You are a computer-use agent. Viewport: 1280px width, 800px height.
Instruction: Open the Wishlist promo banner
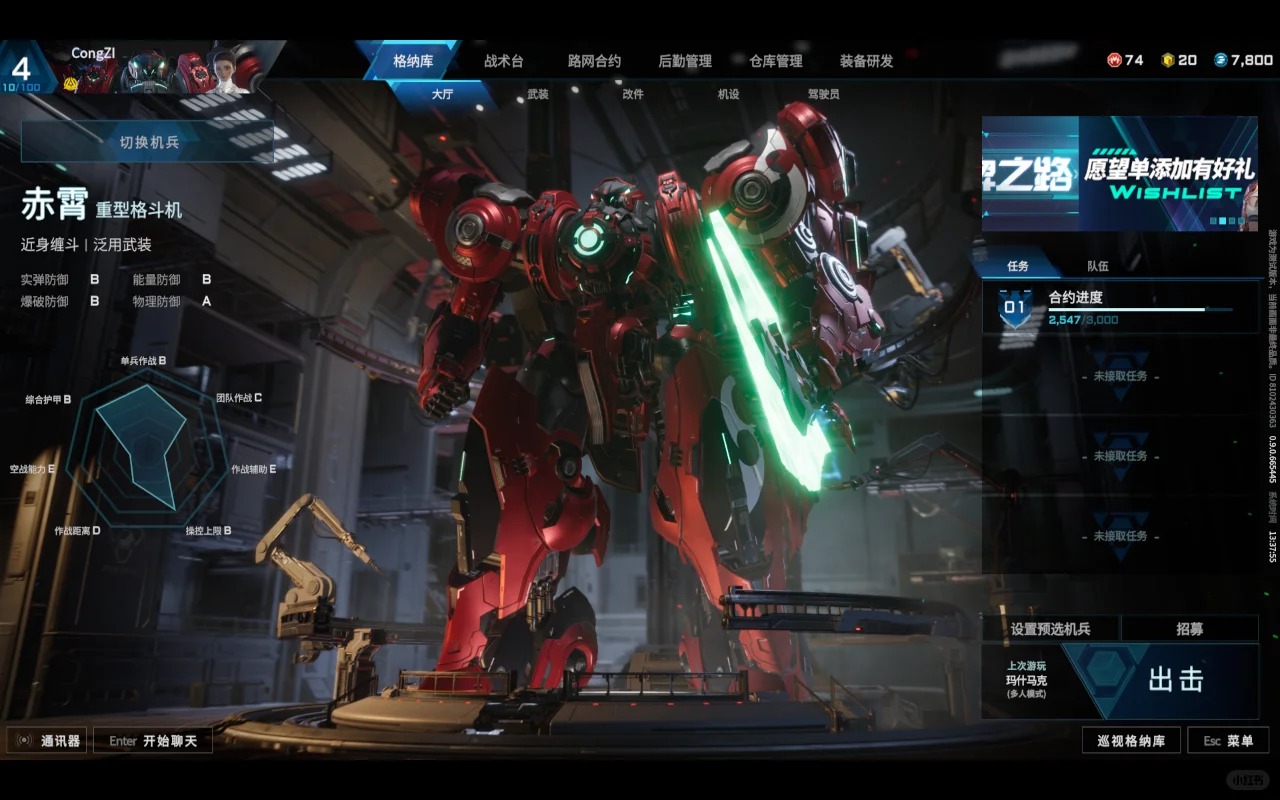click(1119, 174)
